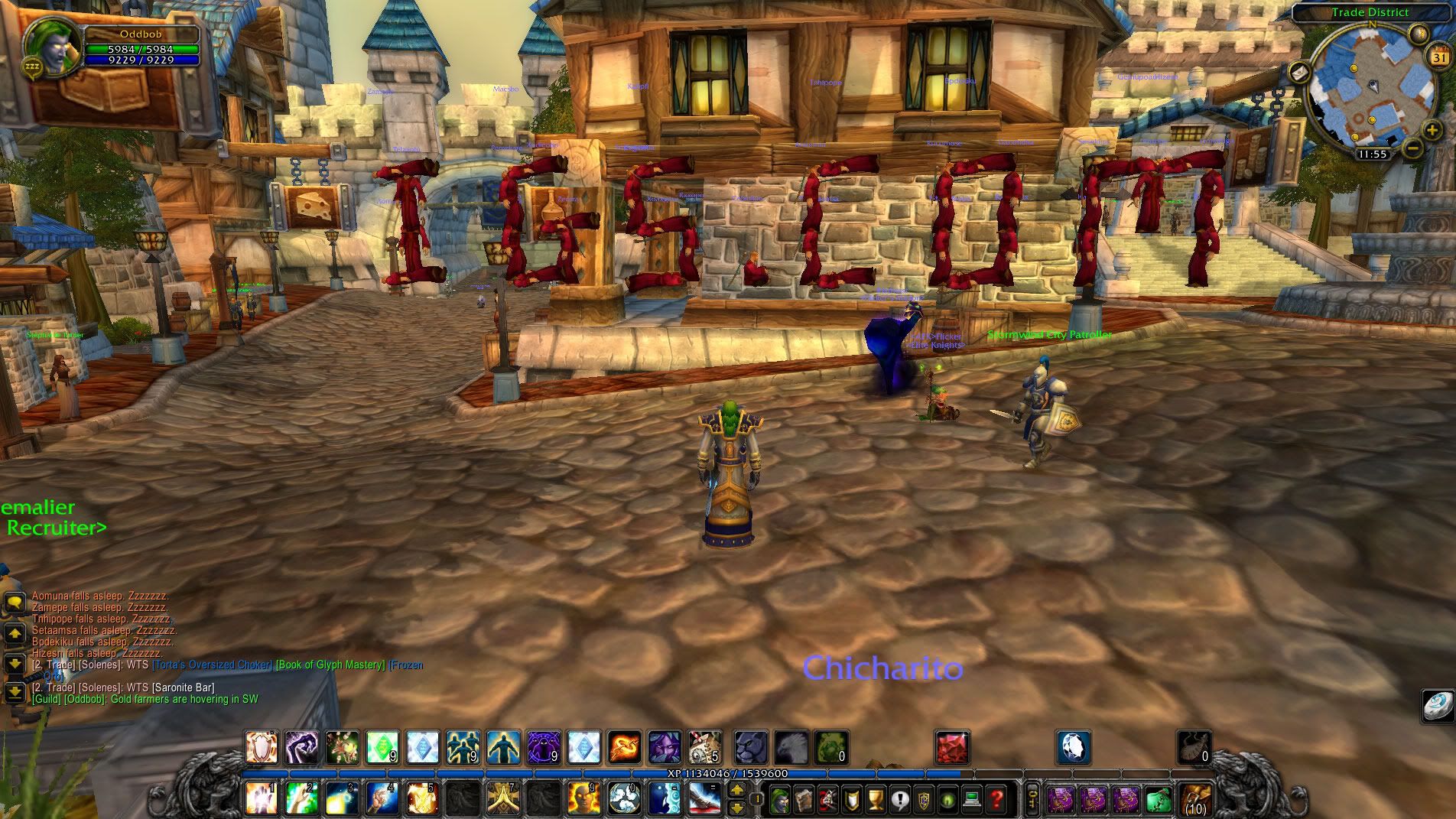Viewport: 1456px width, 819px height.
Task: Zoom in on the minimap
Action: click(1432, 131)
